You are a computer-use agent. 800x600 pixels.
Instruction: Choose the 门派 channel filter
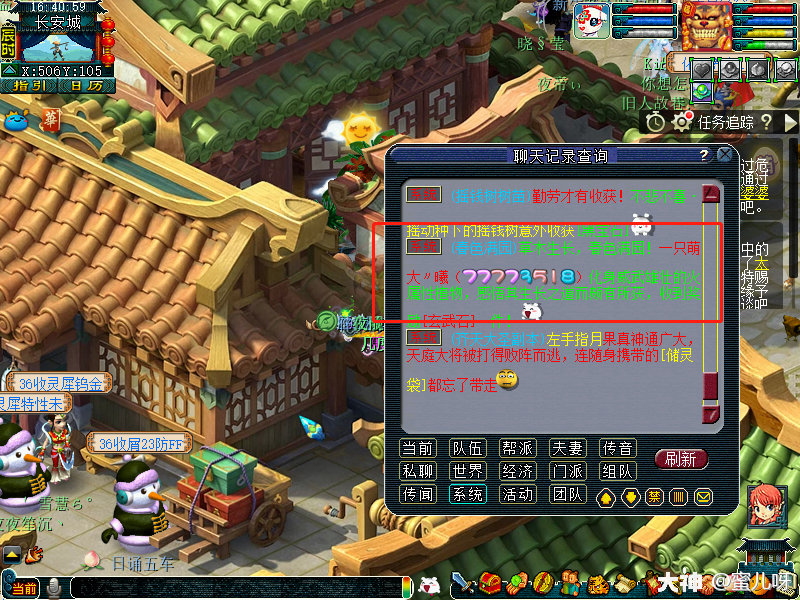[569, 471]
